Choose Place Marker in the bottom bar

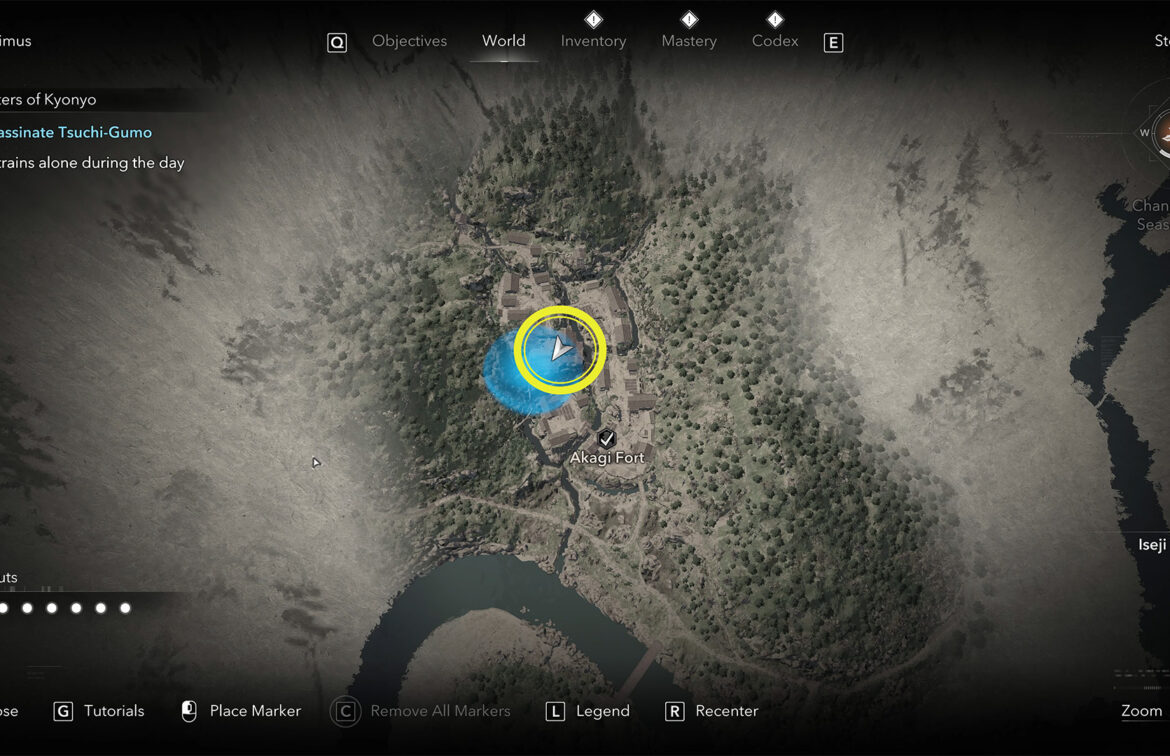(254, 711)
